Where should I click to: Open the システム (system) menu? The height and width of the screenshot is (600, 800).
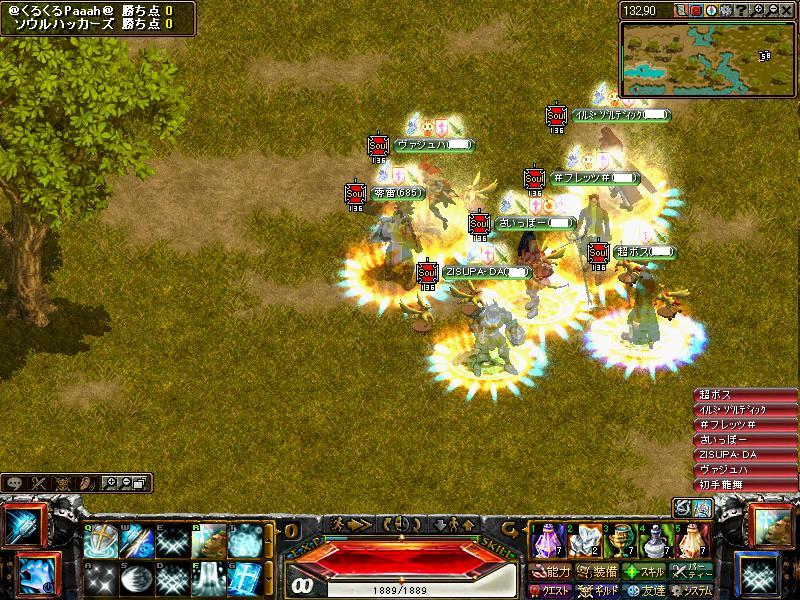[690, 590]
